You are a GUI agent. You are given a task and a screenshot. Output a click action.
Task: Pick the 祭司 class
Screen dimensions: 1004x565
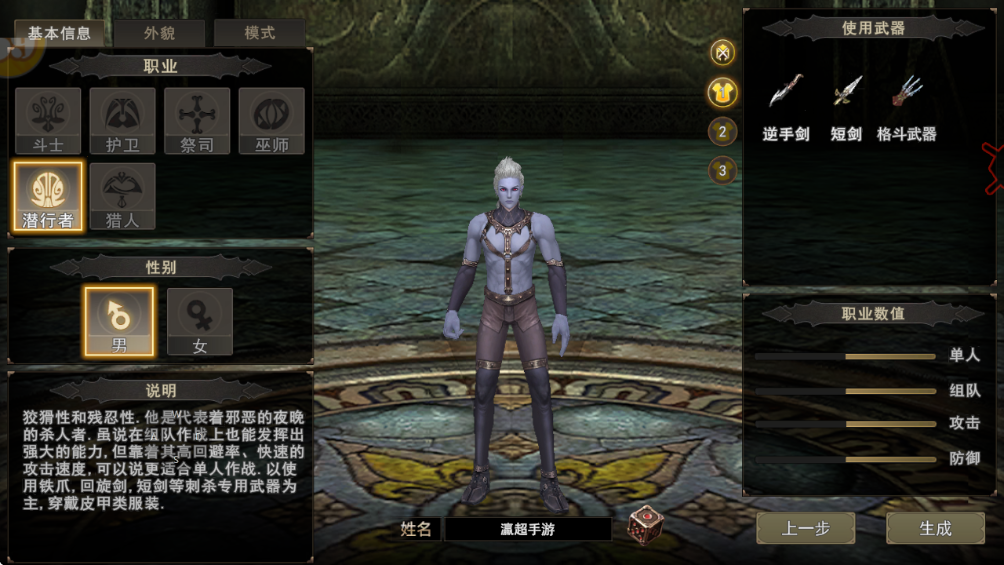197,121
